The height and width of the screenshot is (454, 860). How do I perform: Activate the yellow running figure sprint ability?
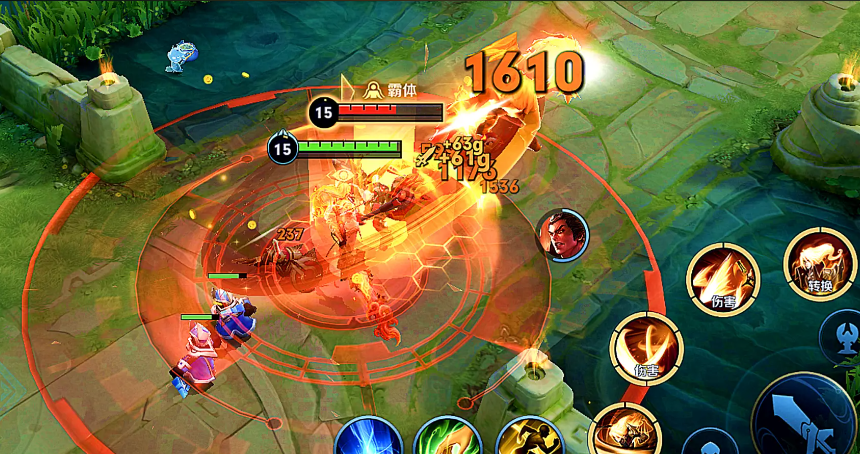coord(529,440)
